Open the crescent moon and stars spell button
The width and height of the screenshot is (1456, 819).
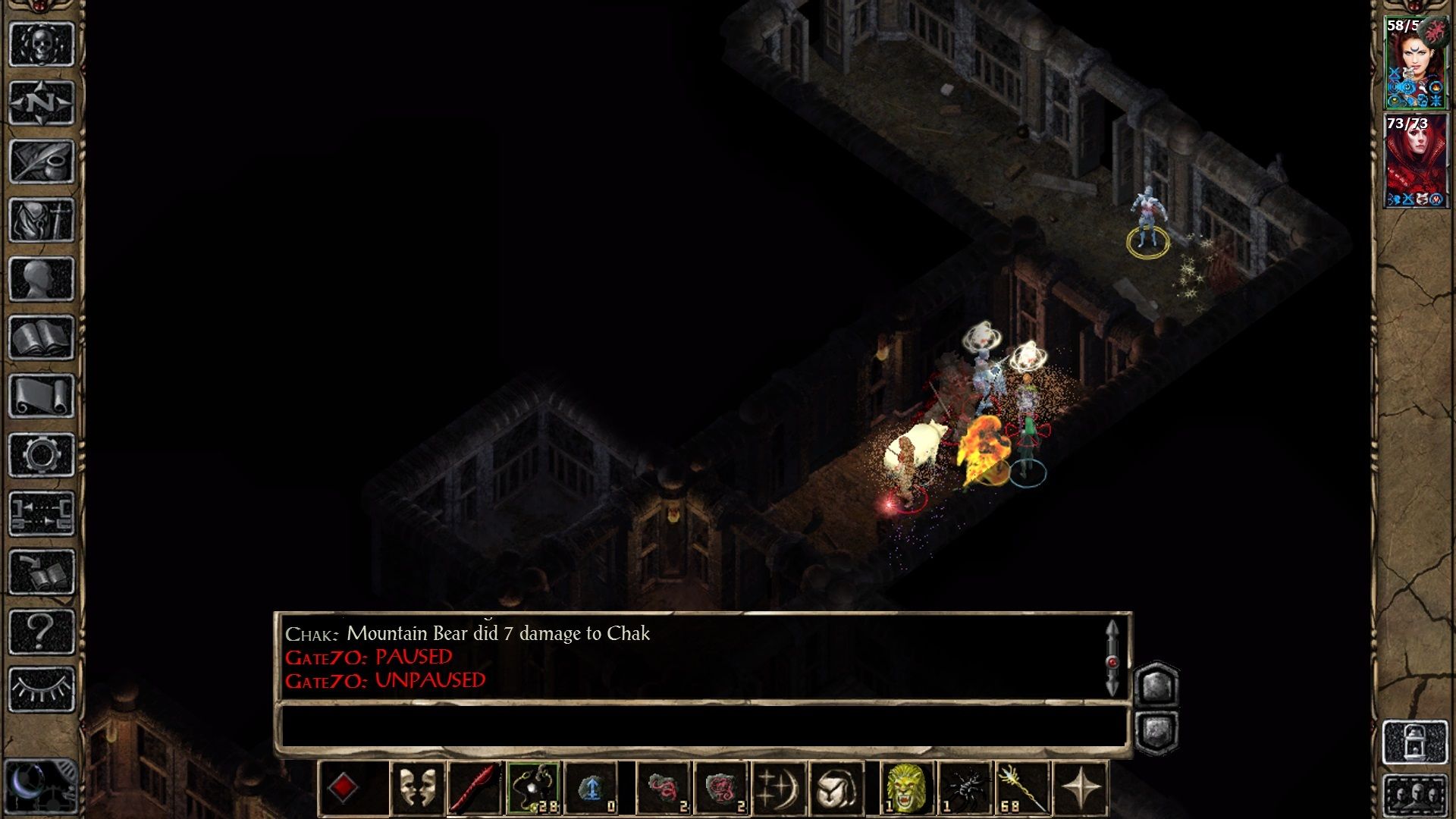pos(778,788)
